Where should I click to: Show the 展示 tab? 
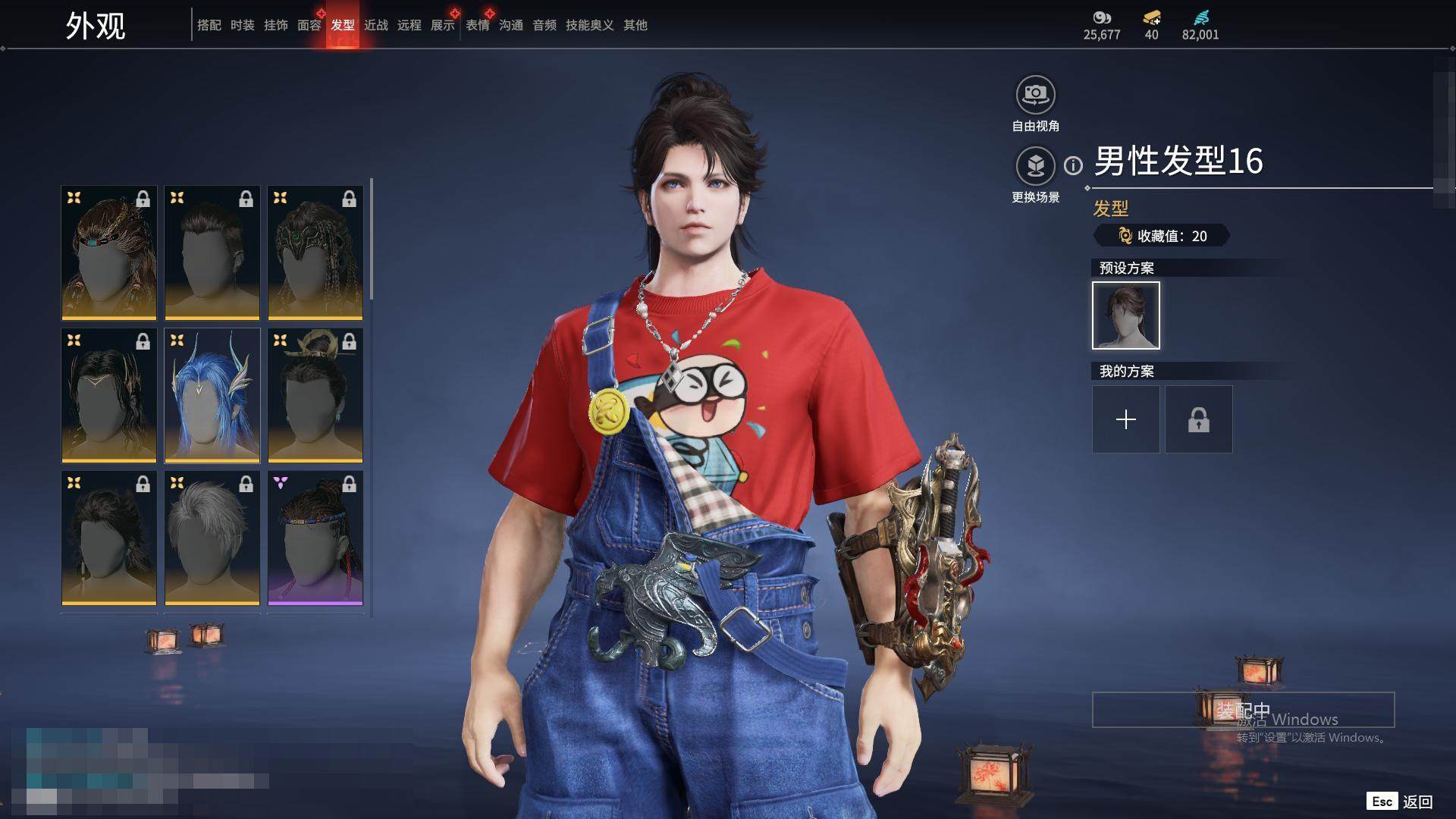[442, 25]
